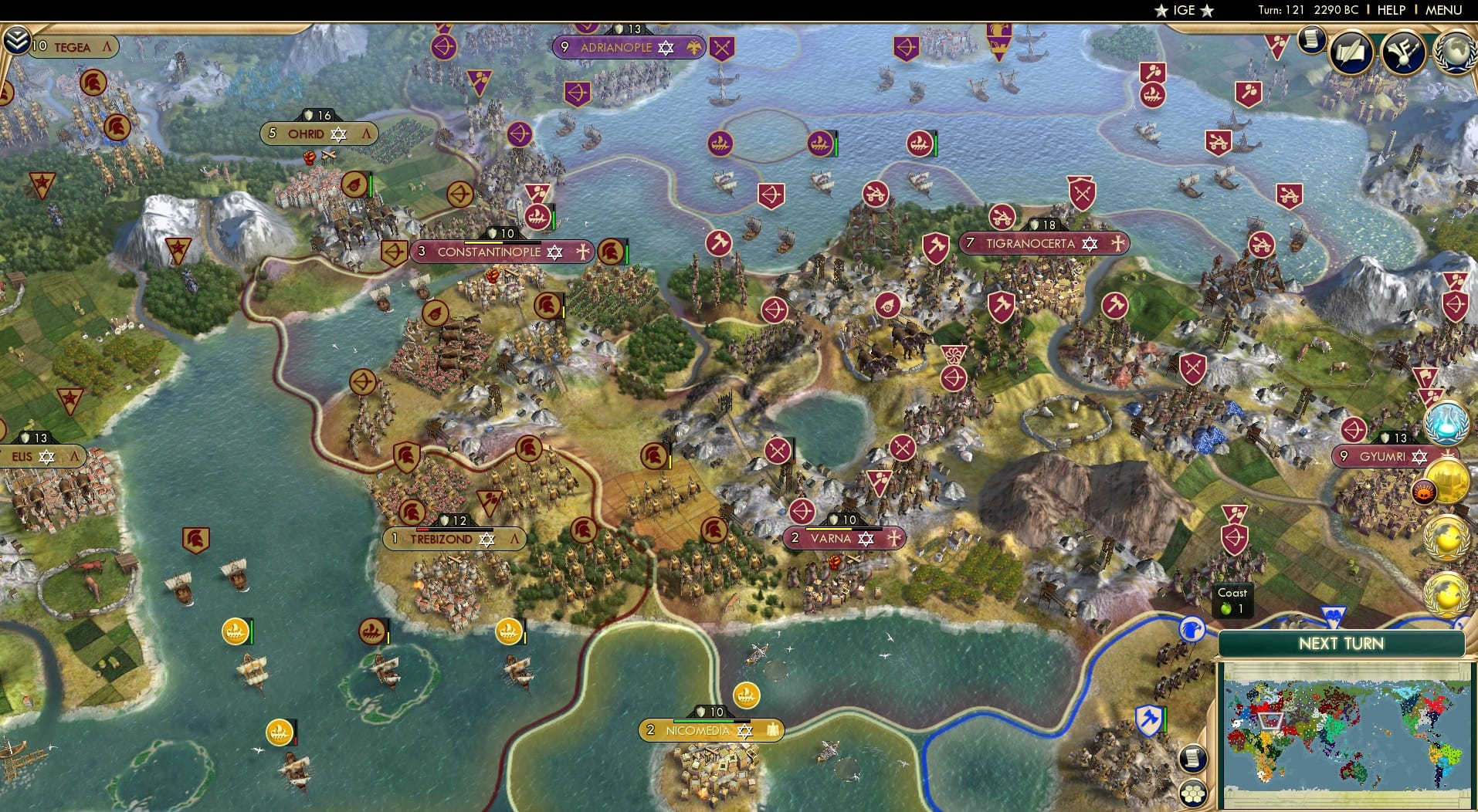Viewport: 1478px width, 812px height.
Task: Open the Social Policies icon near top right
Action: 1403,51
